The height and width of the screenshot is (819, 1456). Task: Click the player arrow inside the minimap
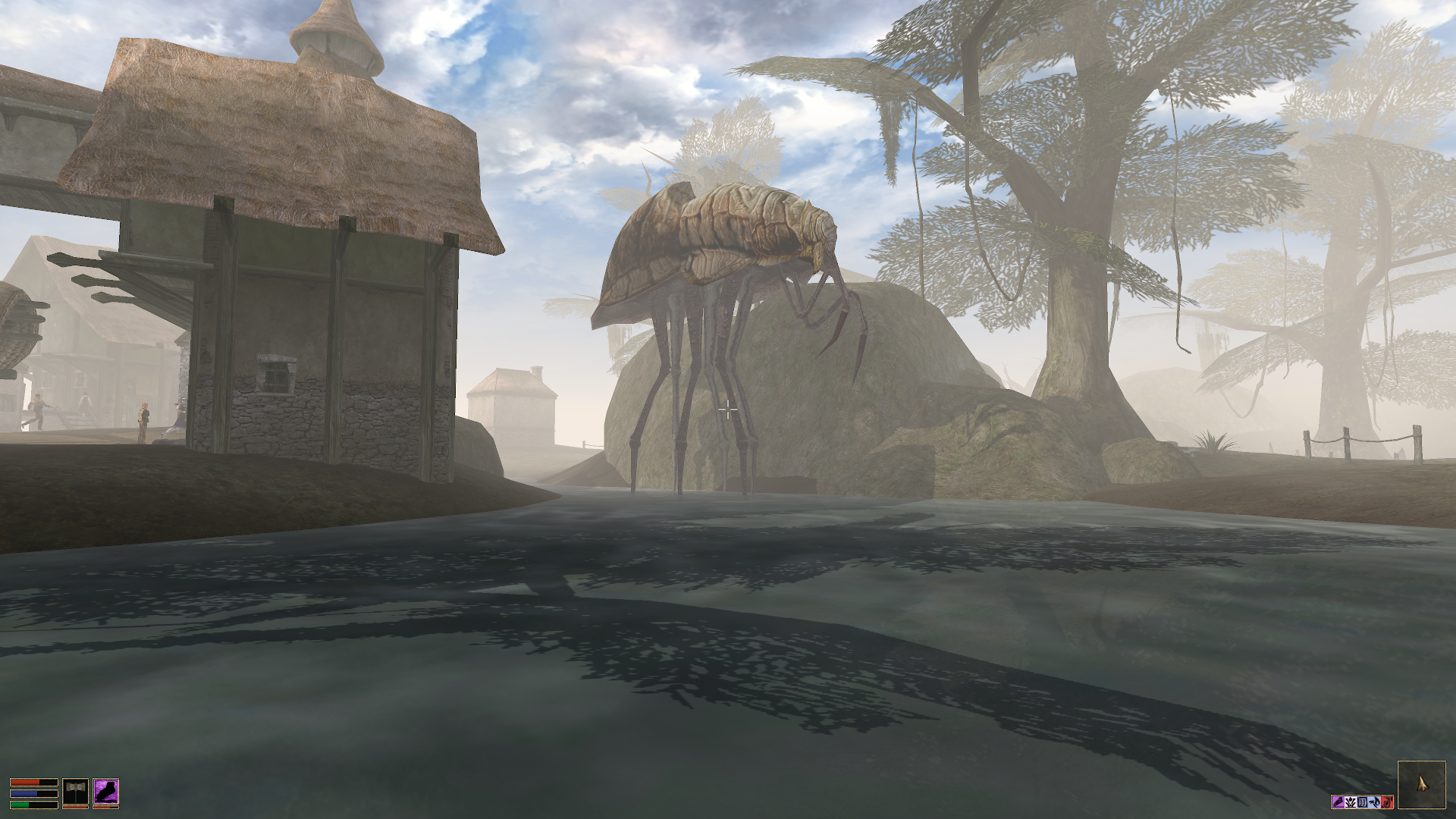1421,783
